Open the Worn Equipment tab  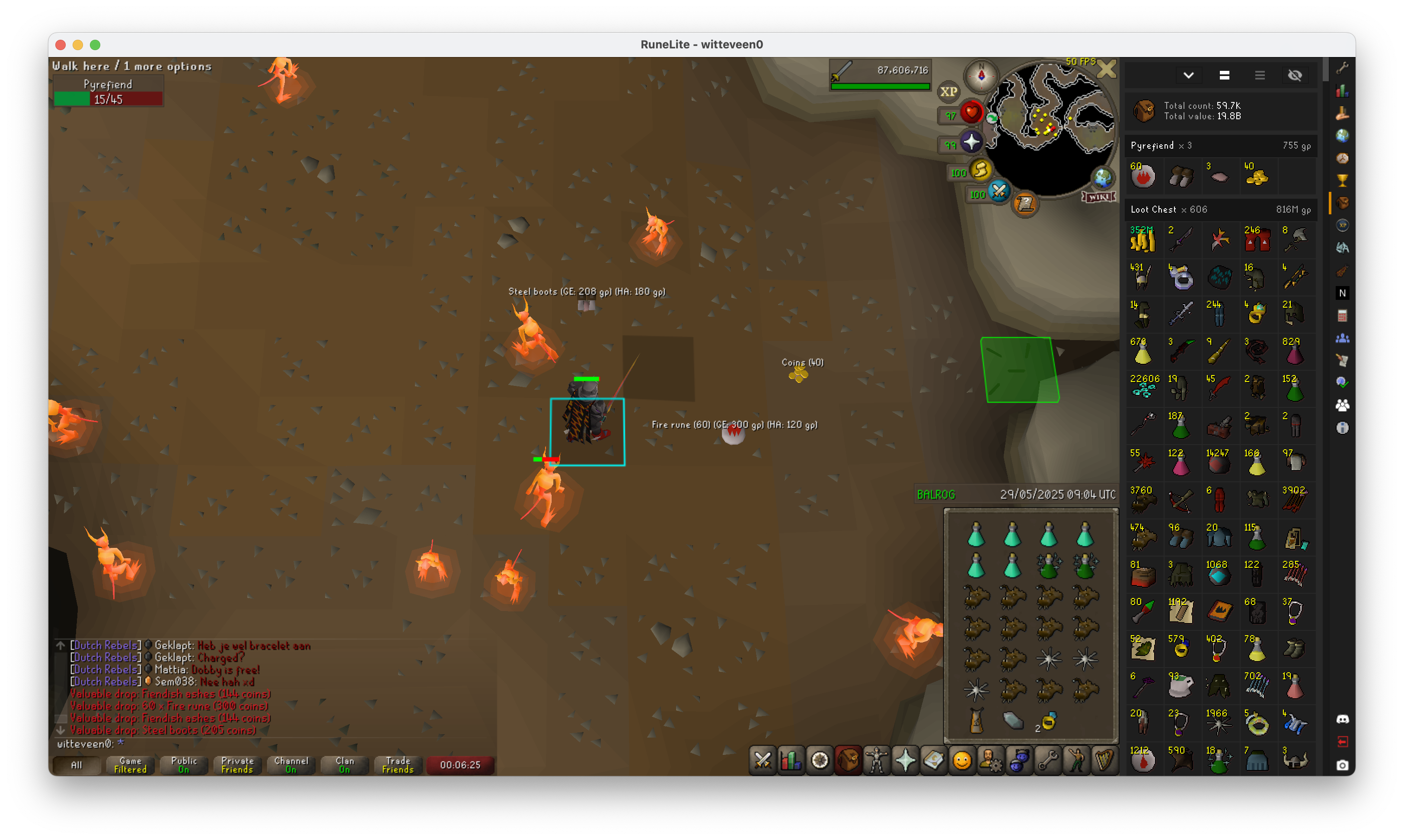click(x=876, y=760)
